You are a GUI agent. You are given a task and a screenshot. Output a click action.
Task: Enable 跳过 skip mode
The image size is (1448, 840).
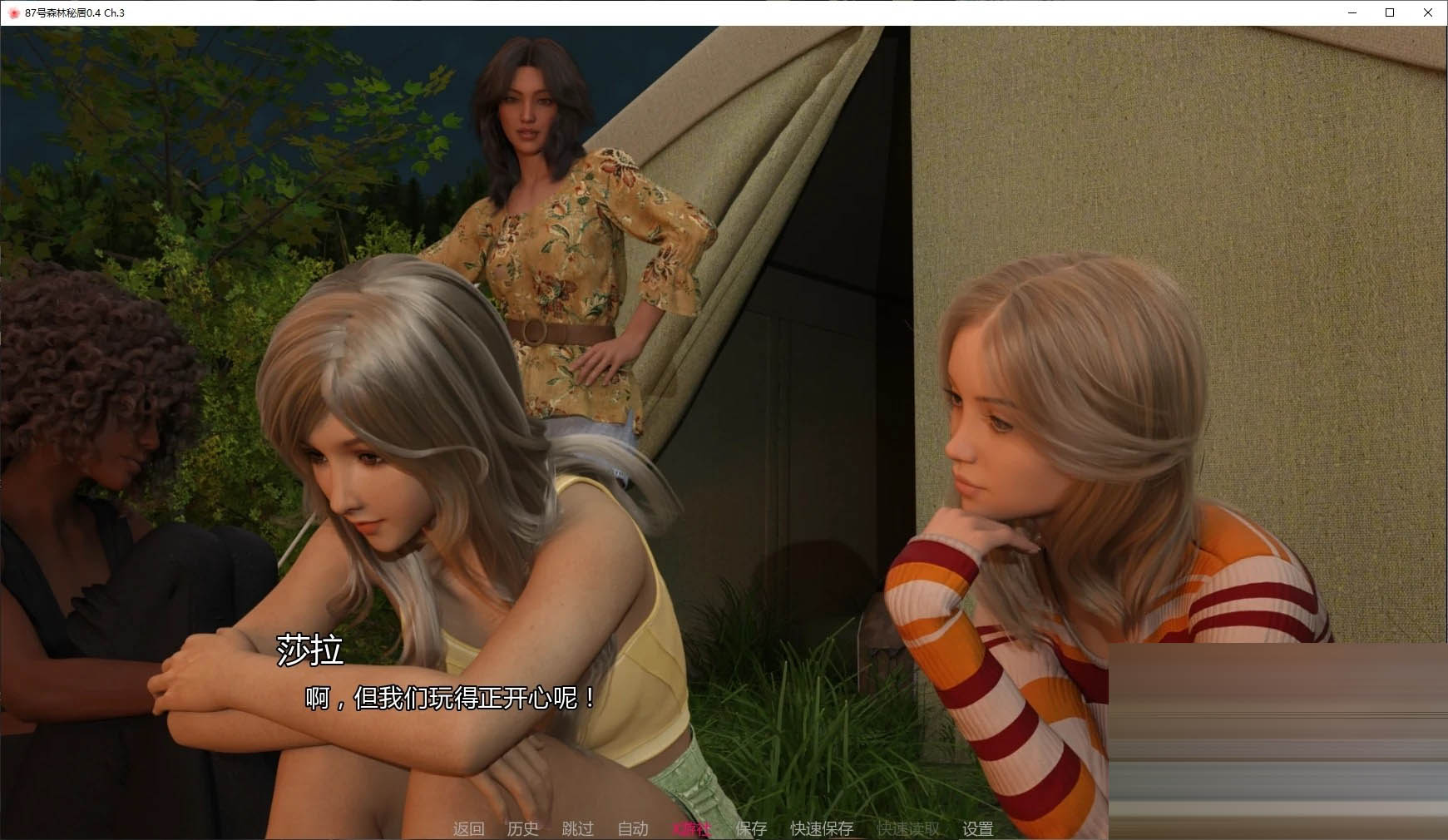(x=578, y=828)
